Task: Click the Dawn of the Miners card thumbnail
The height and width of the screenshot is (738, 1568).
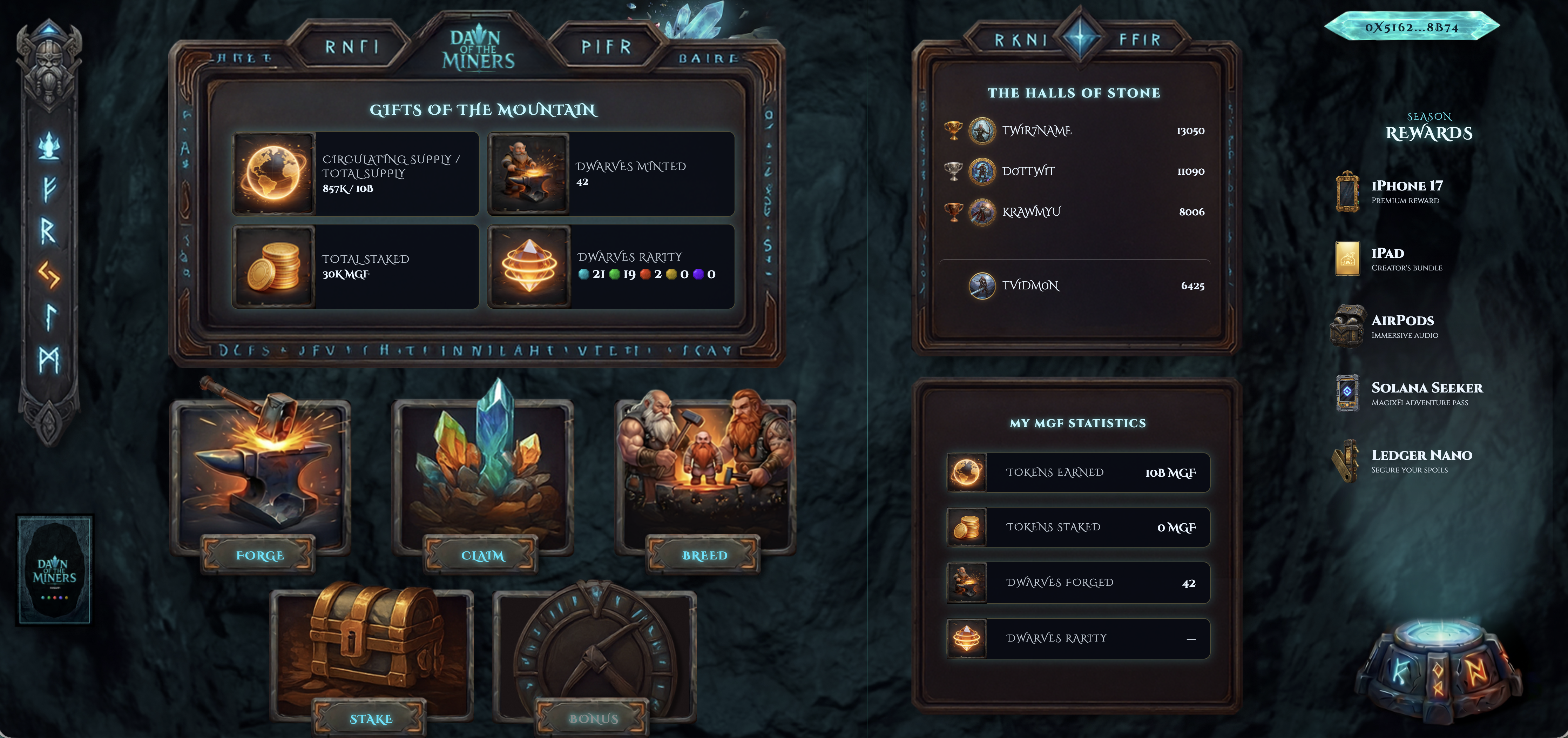Action: coord(55,569)
